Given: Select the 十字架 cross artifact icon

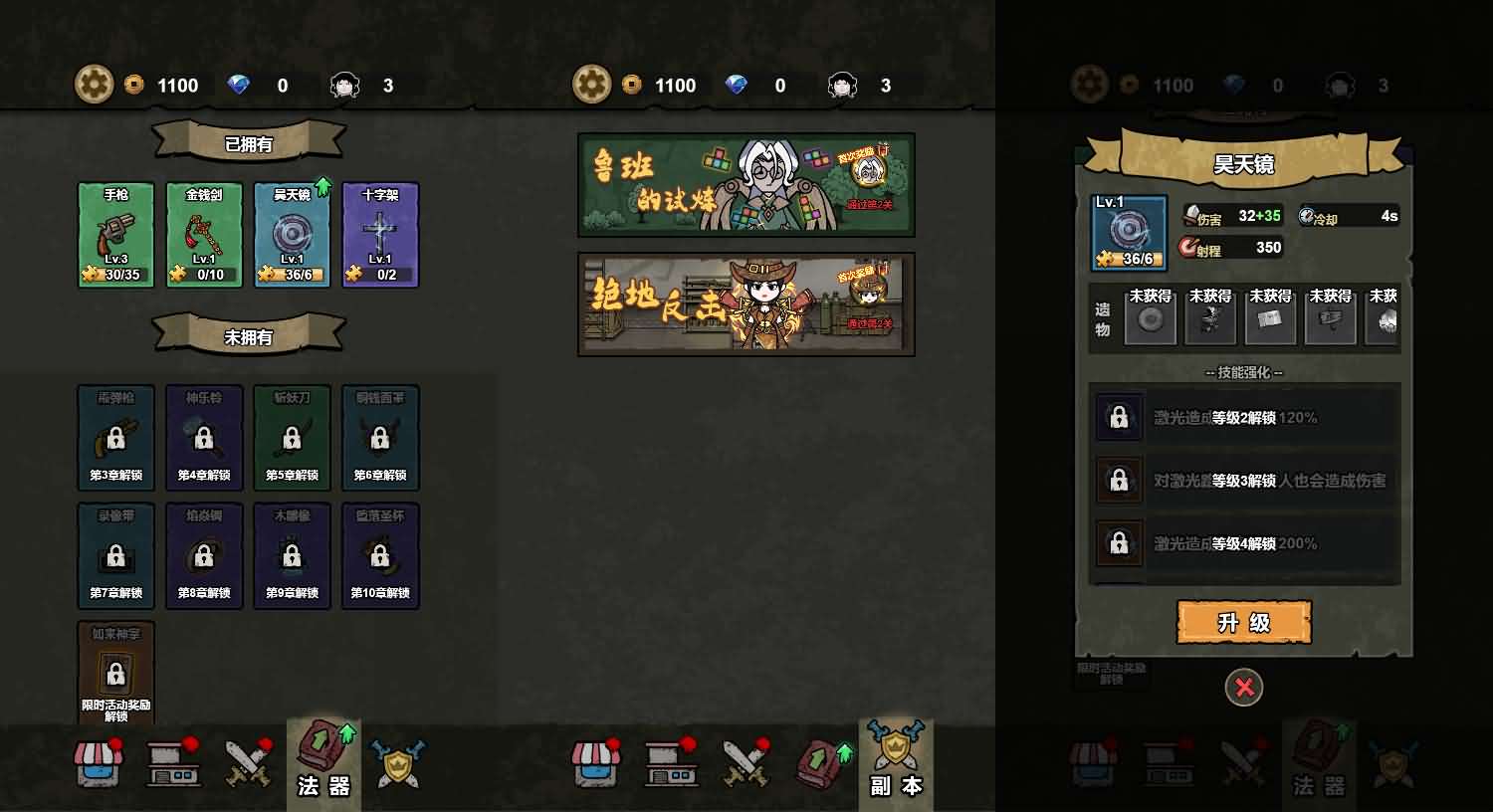Looking at the screenshot, I should 379,232.
